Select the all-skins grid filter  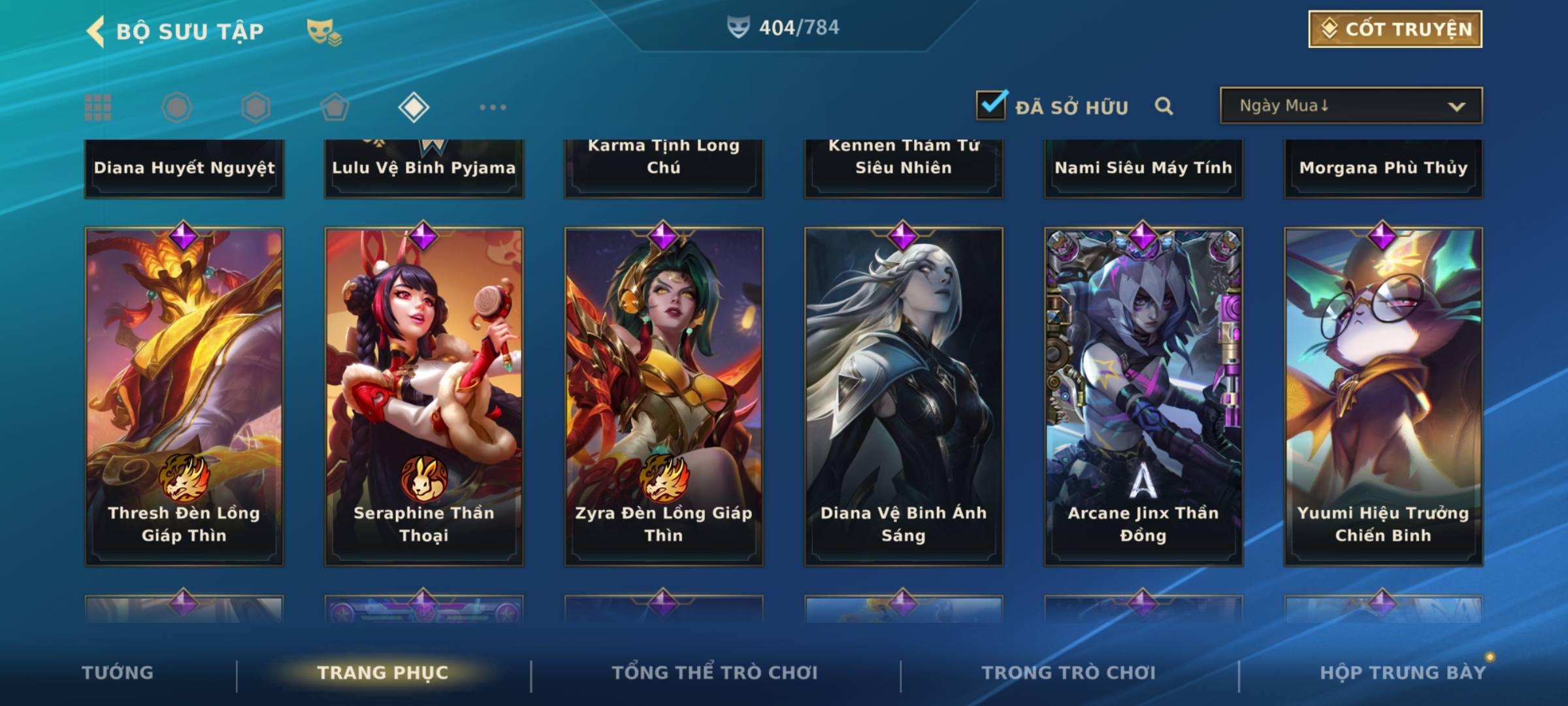tap(98, 107)
